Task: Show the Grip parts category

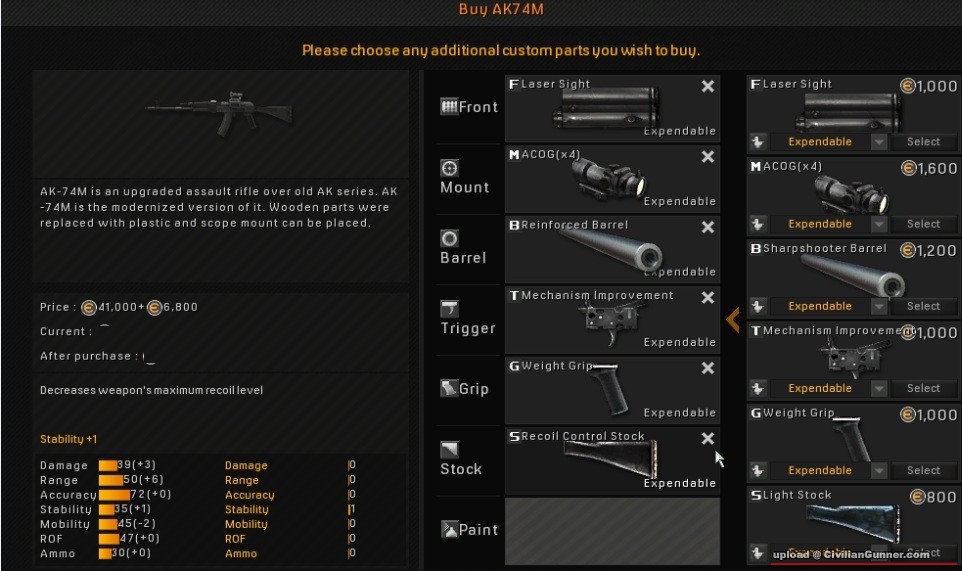Action: 464,388
